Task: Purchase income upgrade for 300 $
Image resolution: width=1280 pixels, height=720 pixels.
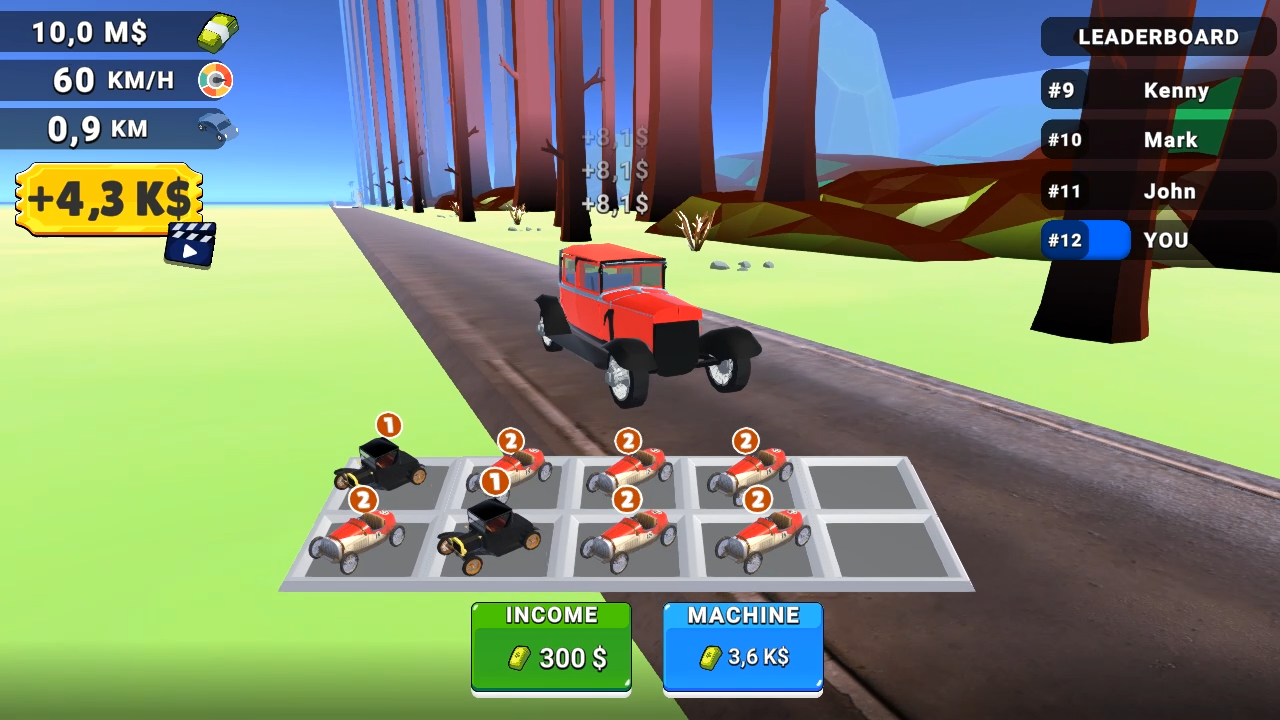Action: click(551, 645)
